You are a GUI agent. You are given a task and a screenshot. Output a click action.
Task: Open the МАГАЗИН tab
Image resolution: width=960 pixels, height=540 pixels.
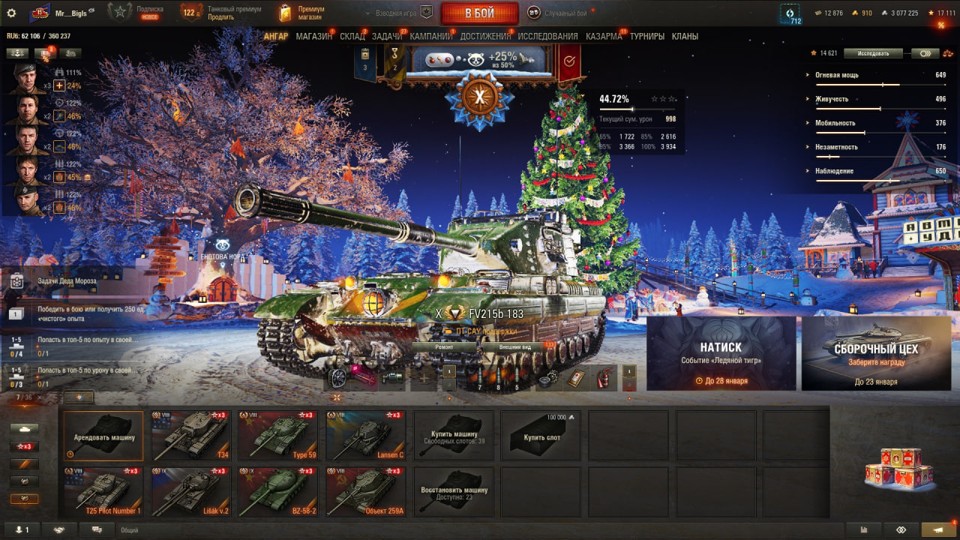314,37
